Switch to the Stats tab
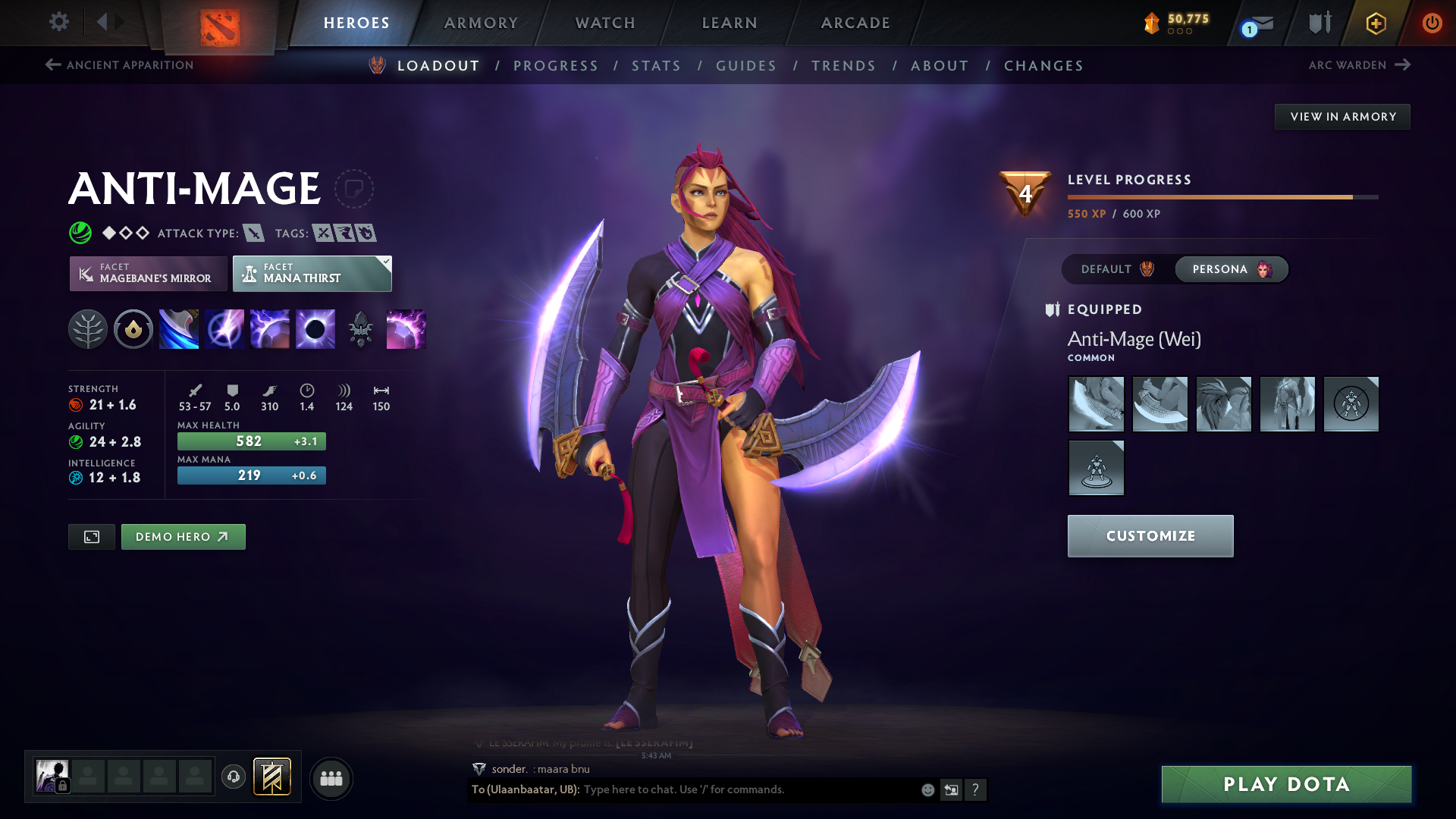Viewport: 1456px width, 819px height. pyautogui.click(x=656, y=65)
